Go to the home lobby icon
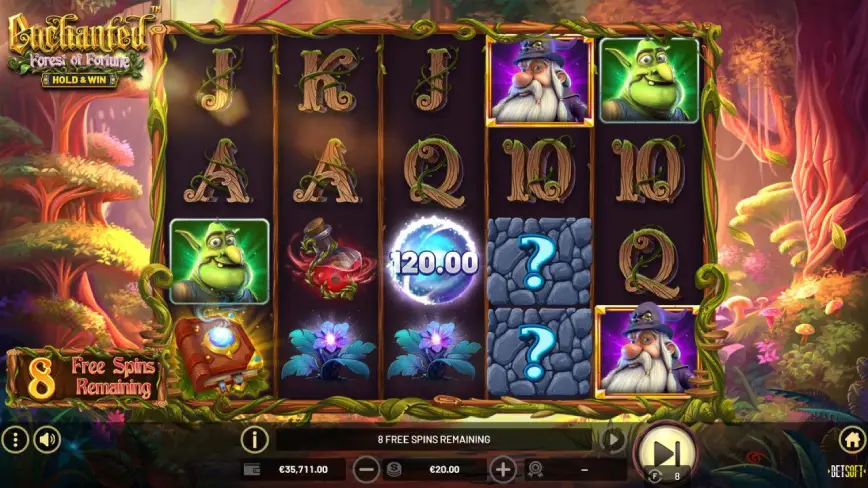Viewport: 868px width, 488px height. pyautogui.click(x=851, y=439)
